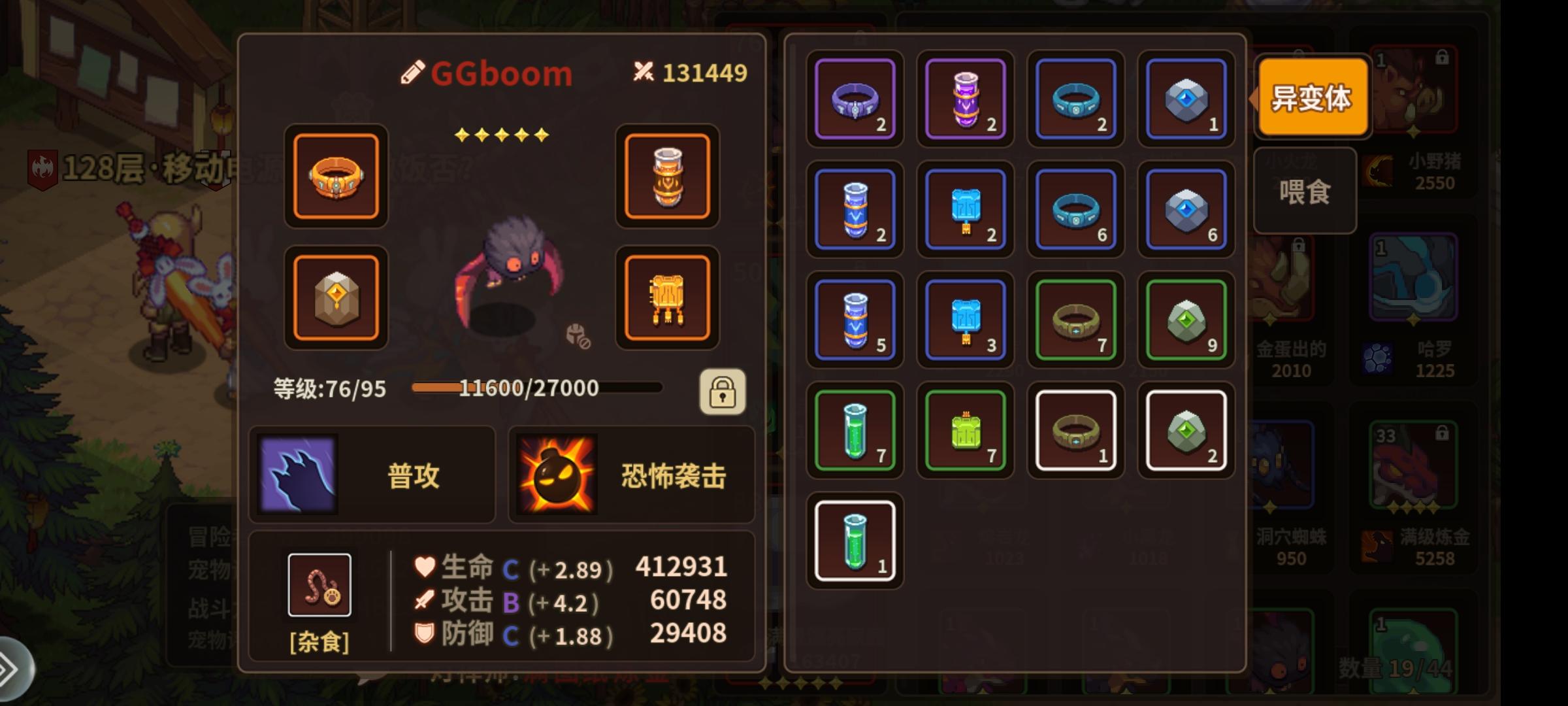Open the five-star rating display
The image size is (1568, 706).
[x=500, y=134]
